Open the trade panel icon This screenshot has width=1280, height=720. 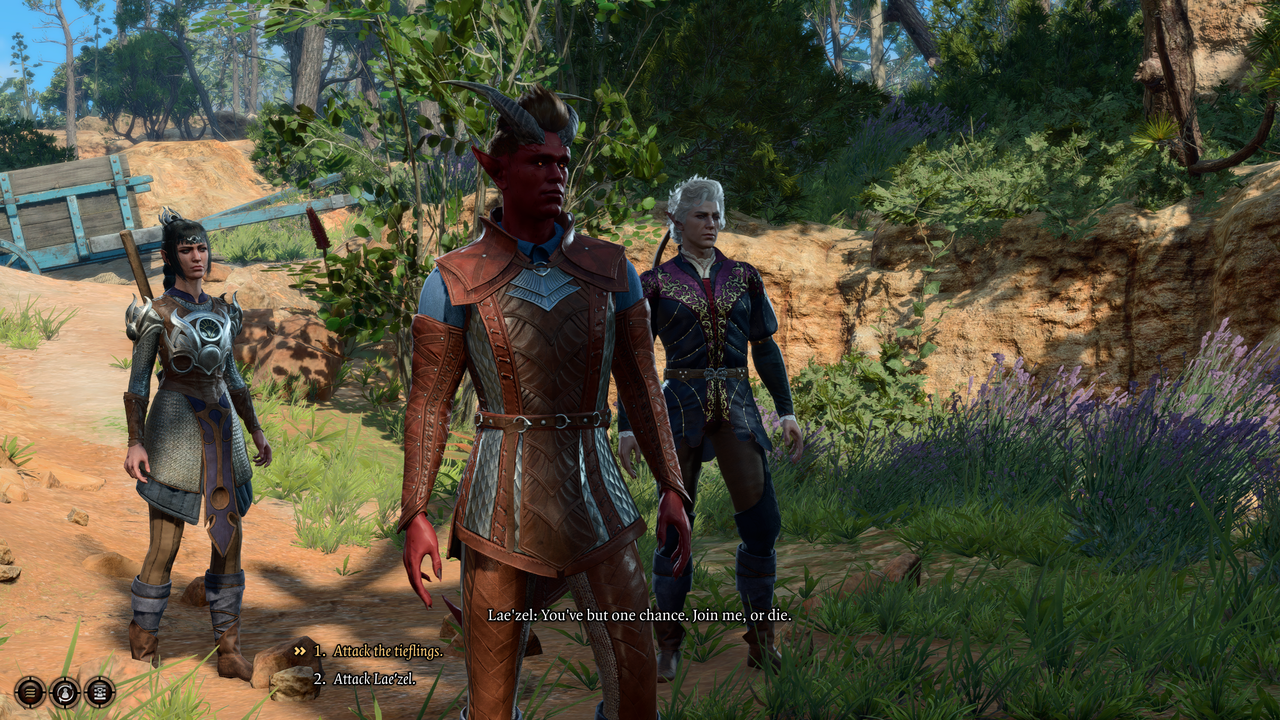click(100, 691)
